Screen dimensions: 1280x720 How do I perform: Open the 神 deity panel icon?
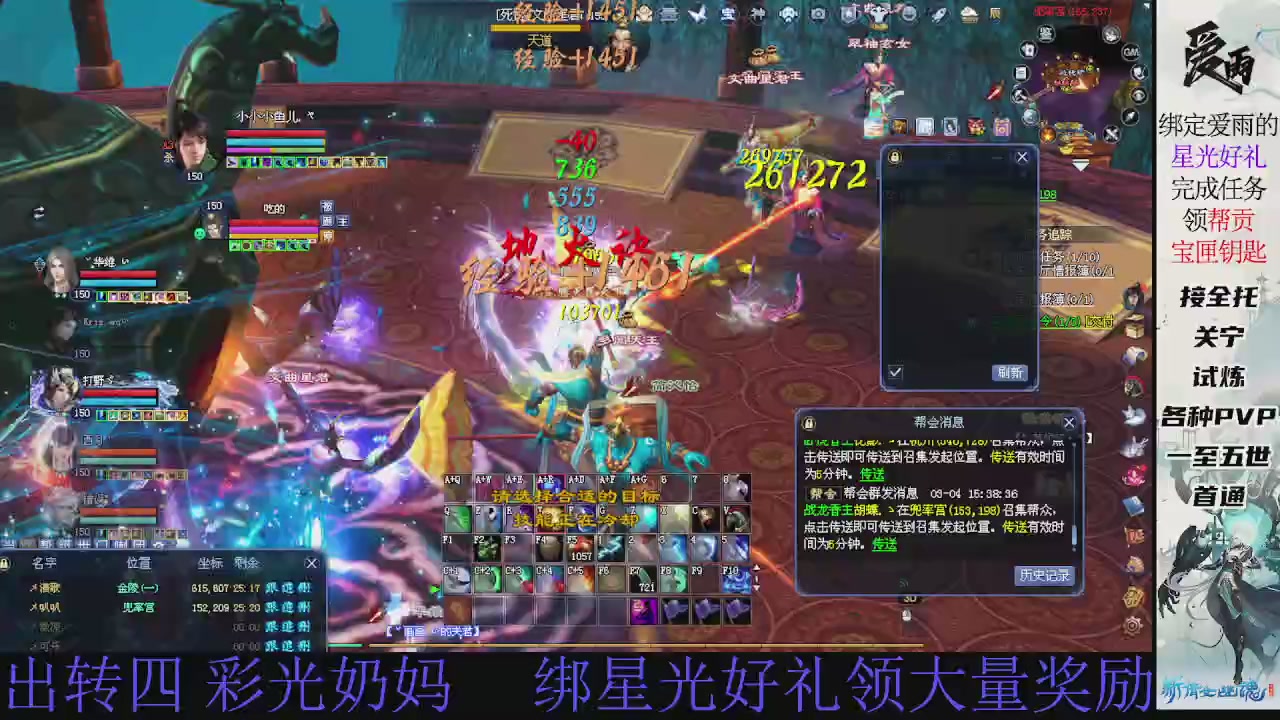click(x=757, y=13)
